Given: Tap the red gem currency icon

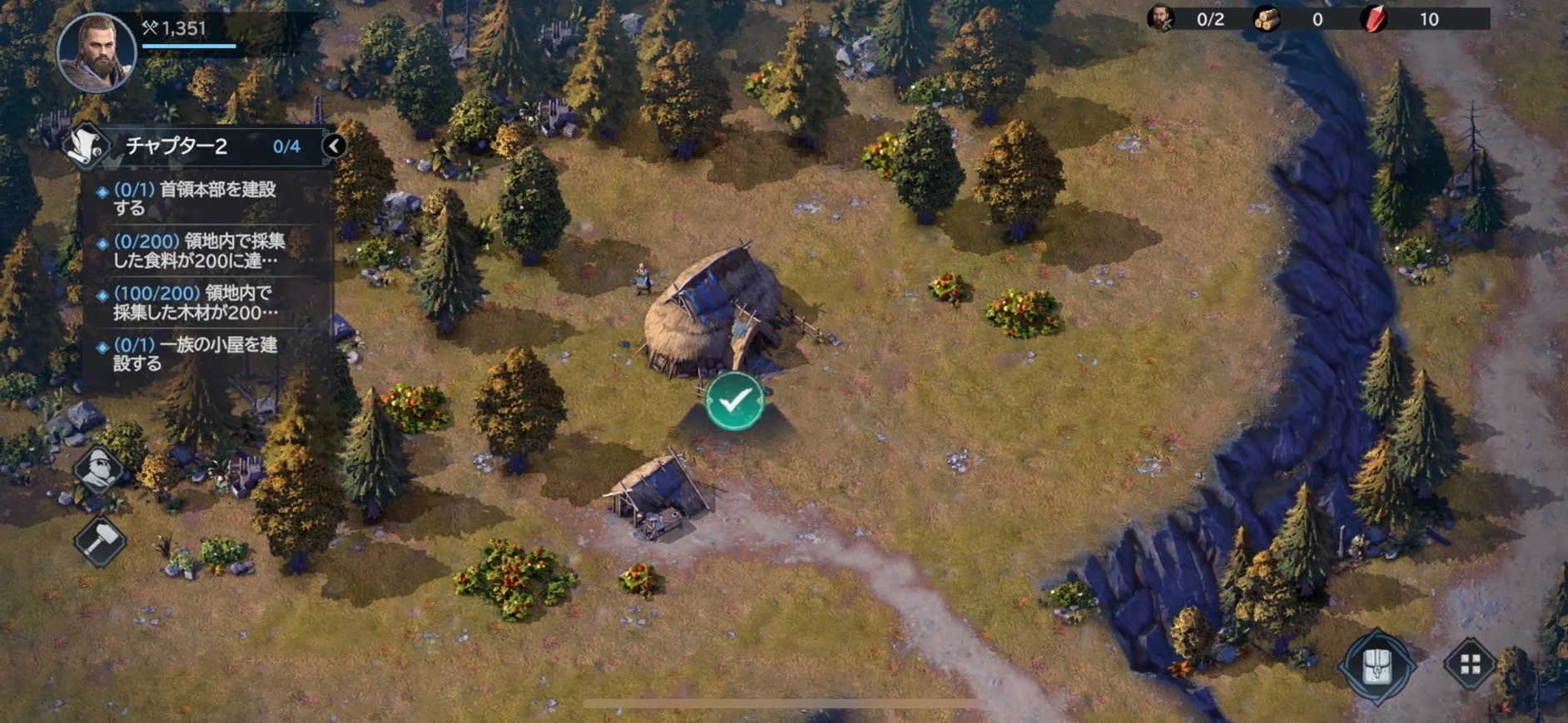Looking at the screenshot, I should tap(1373, 19).
